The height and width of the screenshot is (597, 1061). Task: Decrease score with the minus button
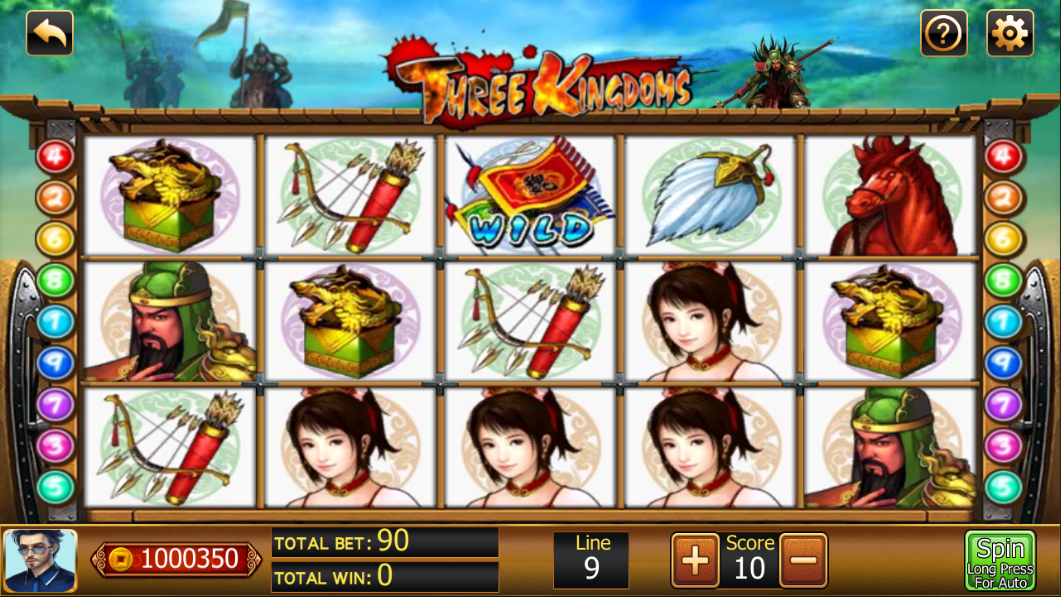point(803,560)
